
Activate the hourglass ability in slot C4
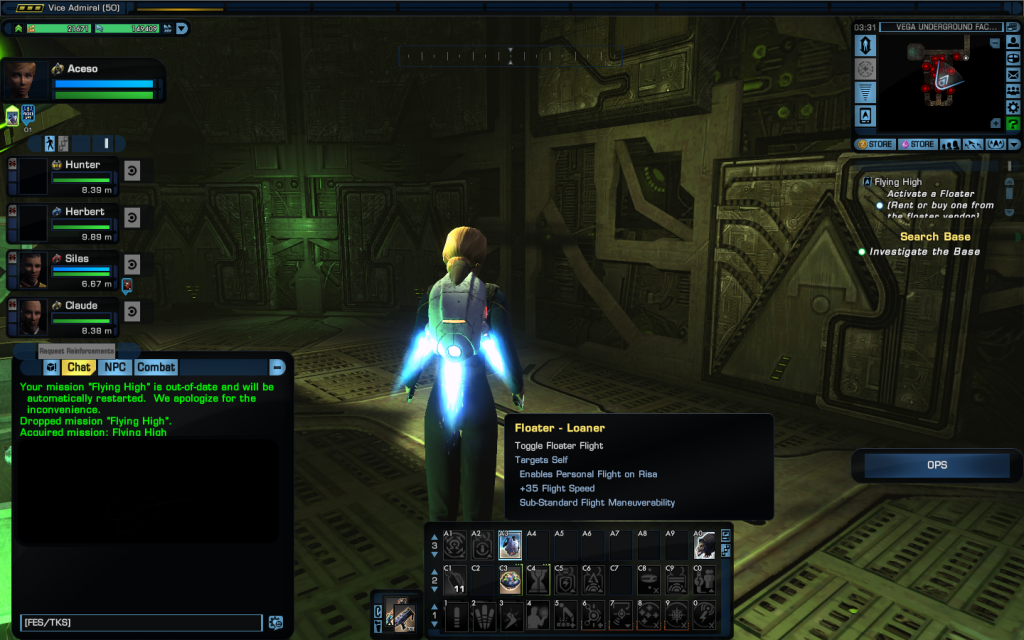537,582
